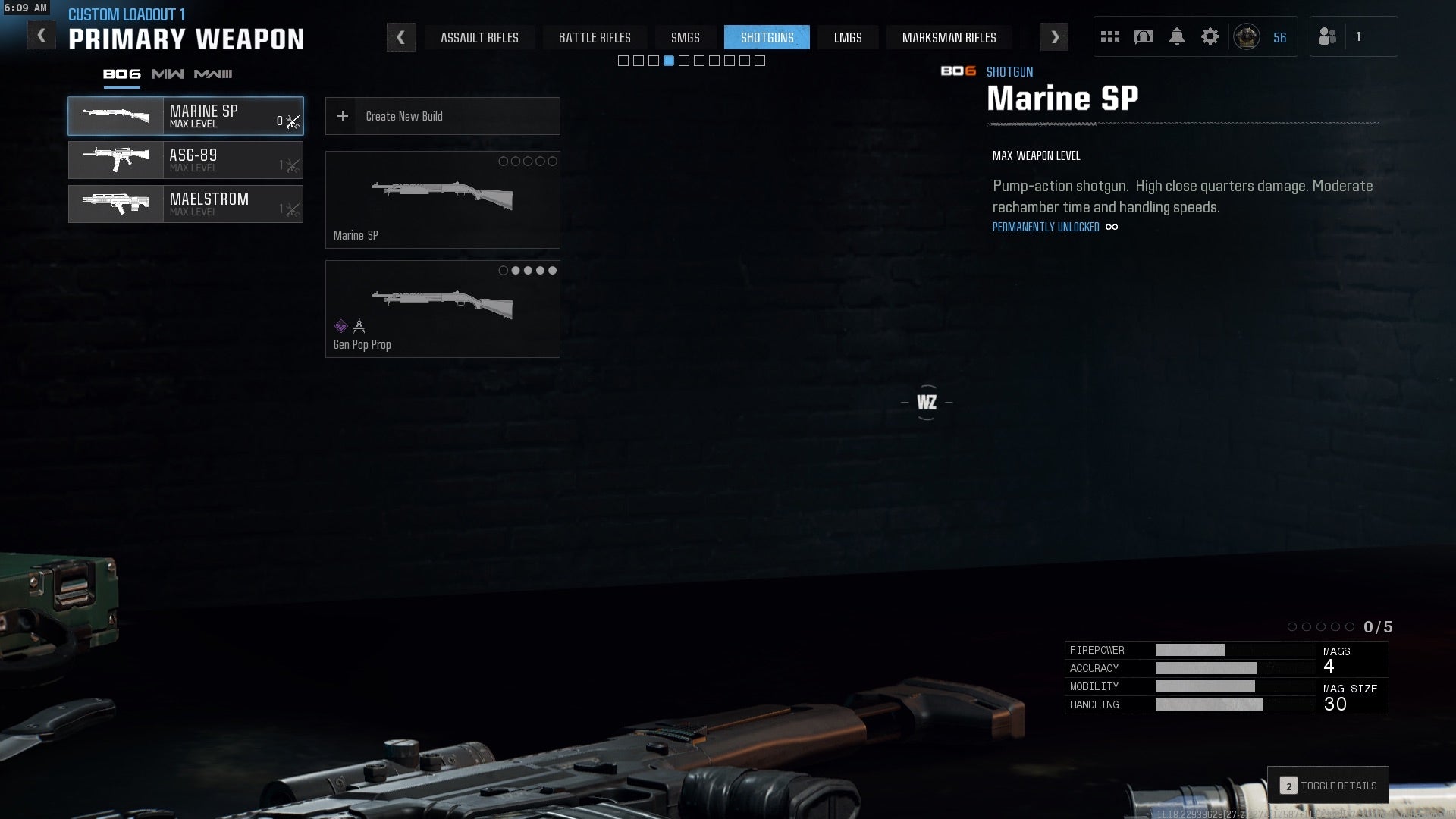Viewport: 1456px width, 819px height.
Task: Open the Marksman Rifles tab
Action: pyautogui.click(x=949, y=37)
